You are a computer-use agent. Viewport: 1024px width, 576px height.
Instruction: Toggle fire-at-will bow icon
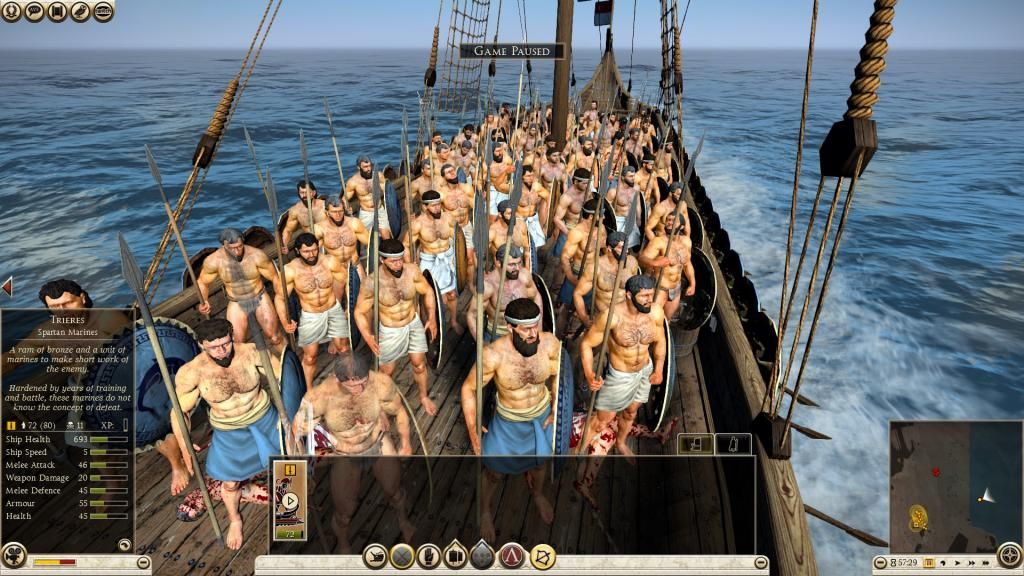click(x=543, y=556)
